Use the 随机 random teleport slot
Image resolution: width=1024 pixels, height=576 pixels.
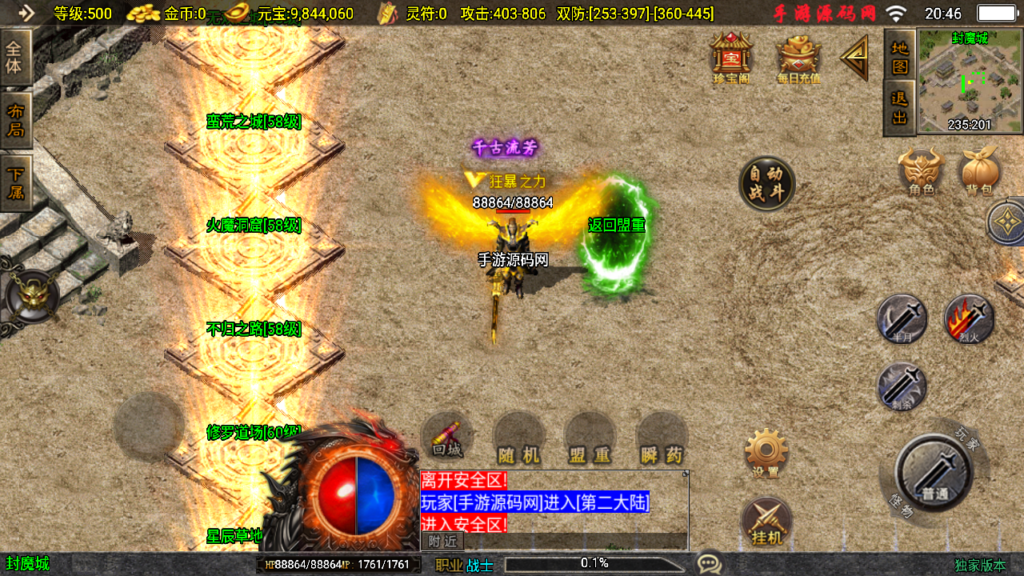click(518, 438)
